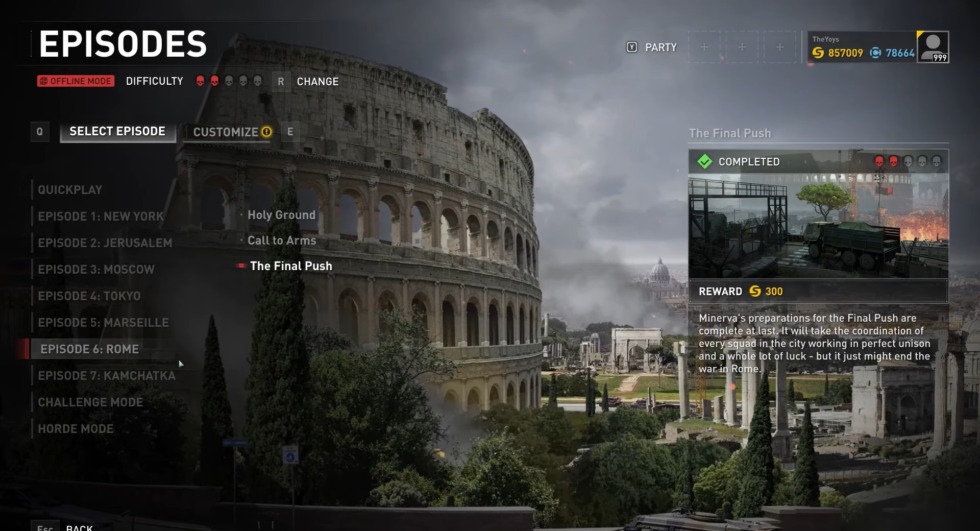Viewport: 980px width, 531px height.
Task: Select the Holy Ground chapter
Action: pyautogui.click(x=281, y=215)
